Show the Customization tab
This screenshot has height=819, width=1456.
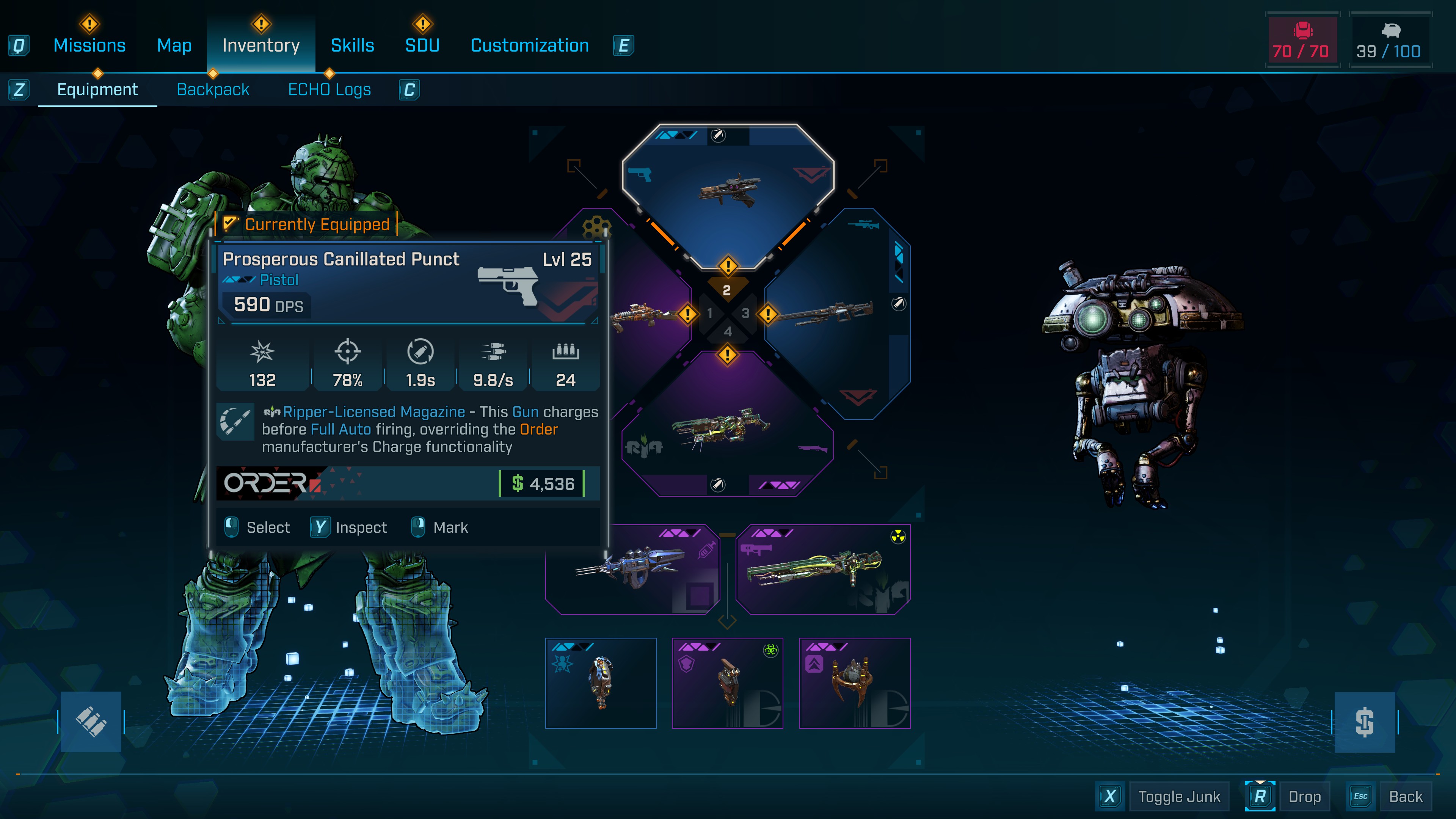pos(530,45)
